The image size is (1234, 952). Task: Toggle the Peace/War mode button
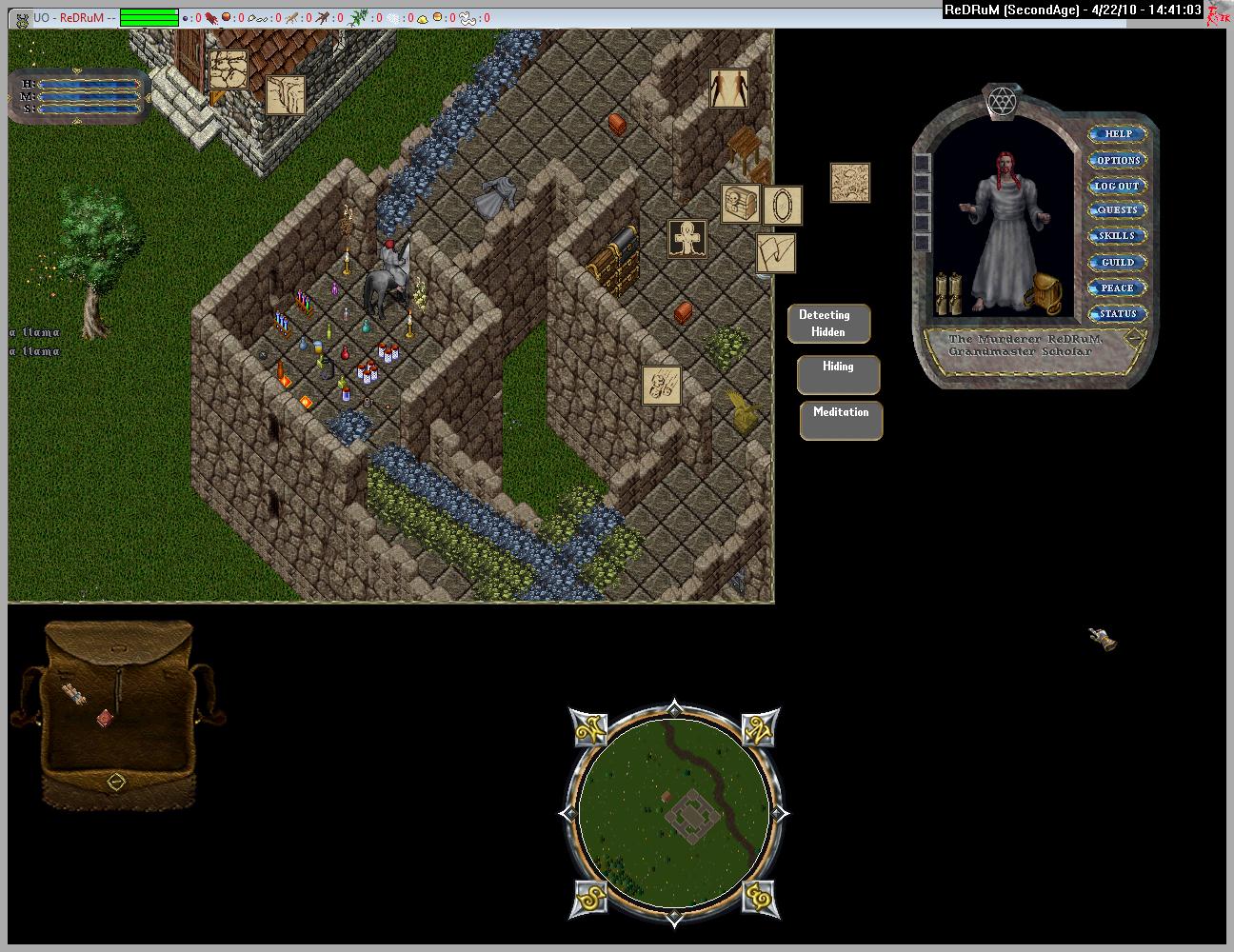coord(1117,288)
